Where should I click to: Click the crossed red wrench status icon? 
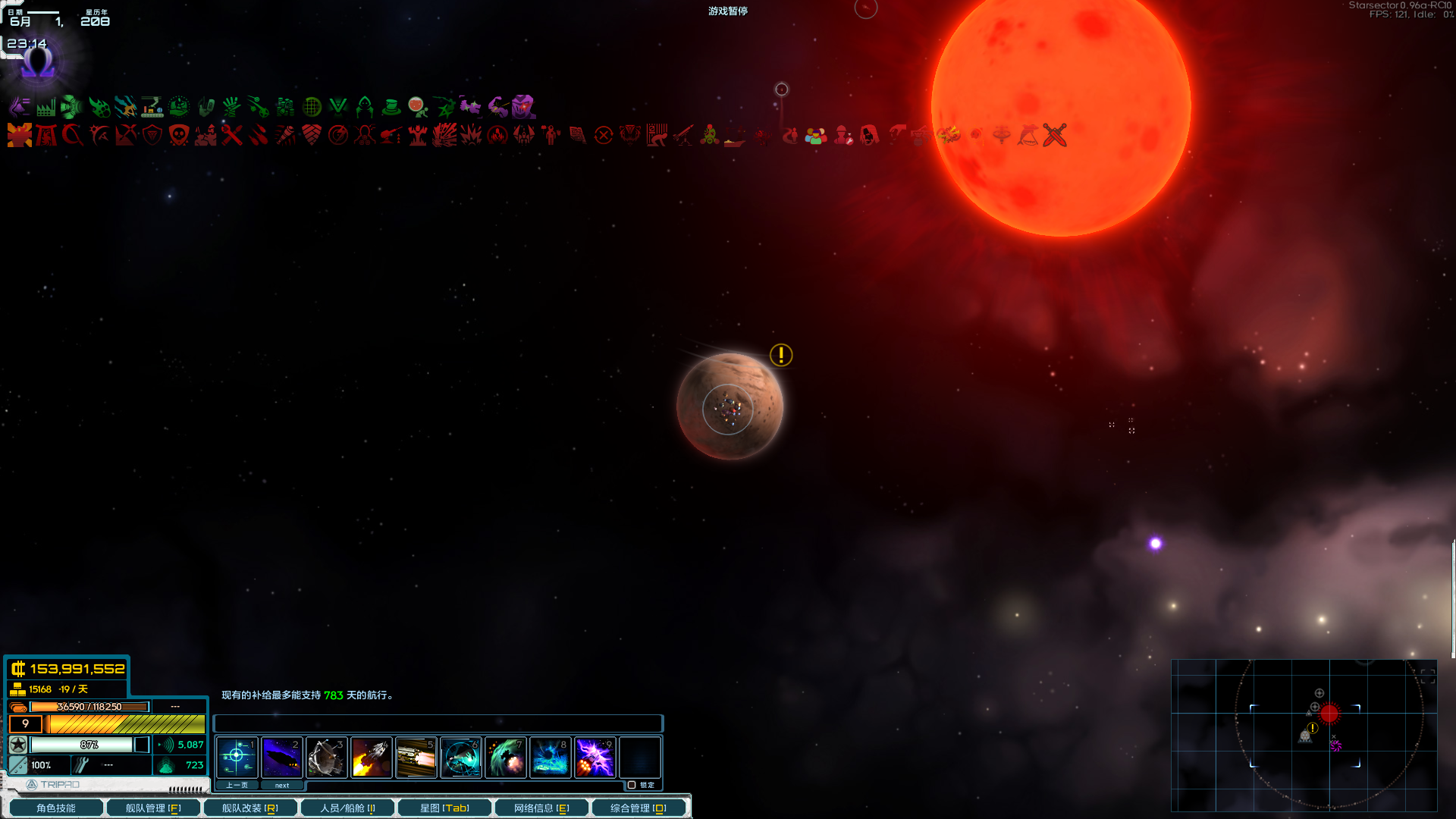232,135
